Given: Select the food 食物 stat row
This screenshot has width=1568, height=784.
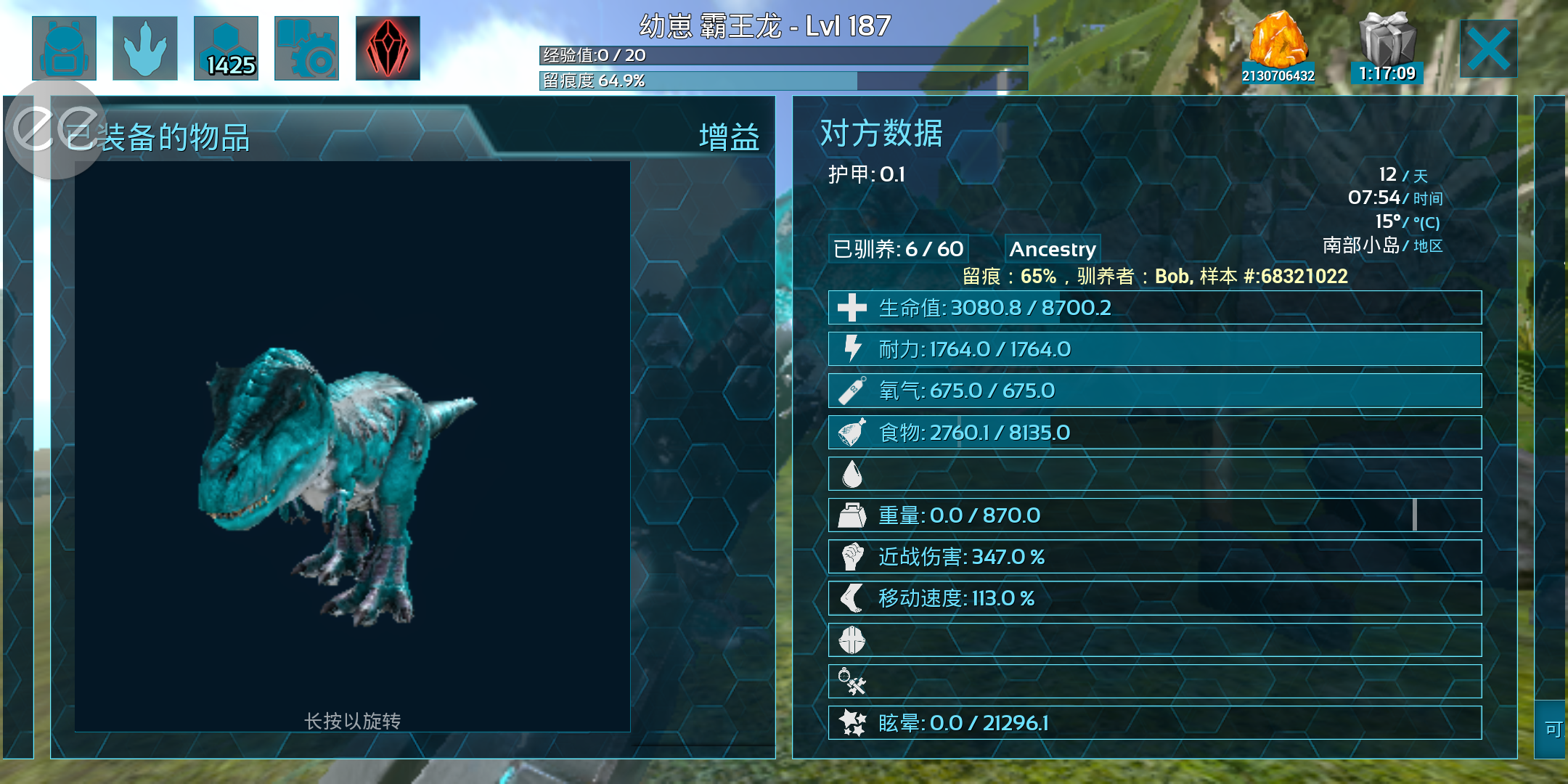Looking at the screenshot, I should 1154,433.
